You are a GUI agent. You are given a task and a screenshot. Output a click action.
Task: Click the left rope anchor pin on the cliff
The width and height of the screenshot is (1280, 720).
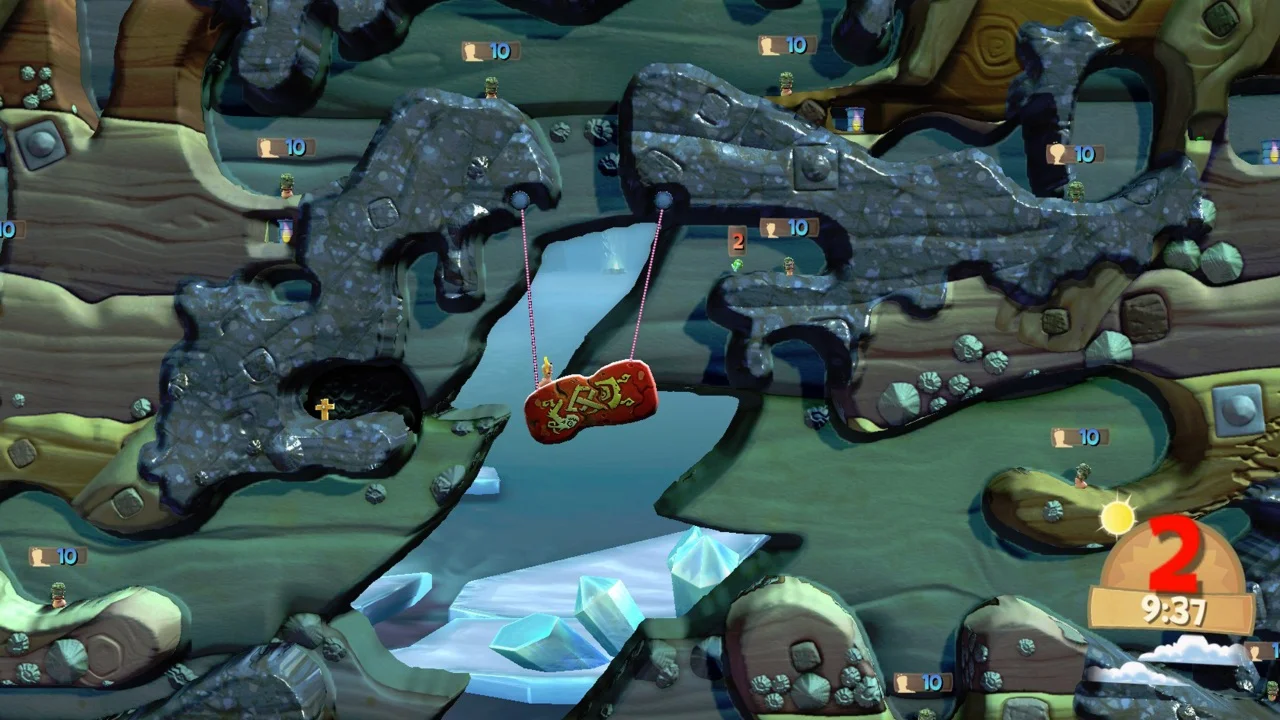pyautogui.click(x=521, y=199)
